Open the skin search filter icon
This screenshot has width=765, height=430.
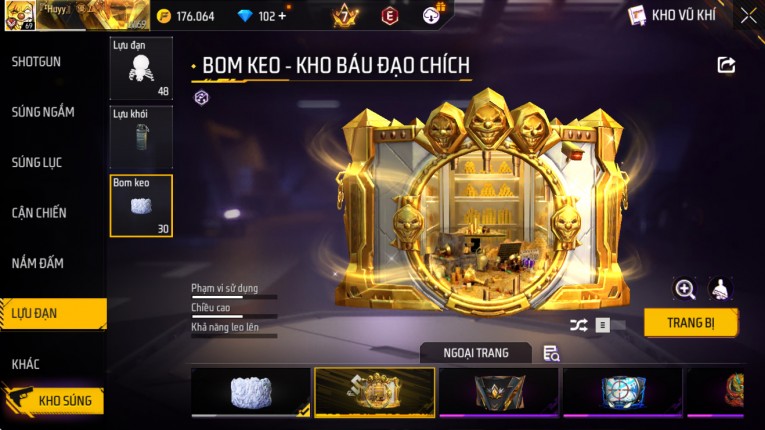[551, 353]
